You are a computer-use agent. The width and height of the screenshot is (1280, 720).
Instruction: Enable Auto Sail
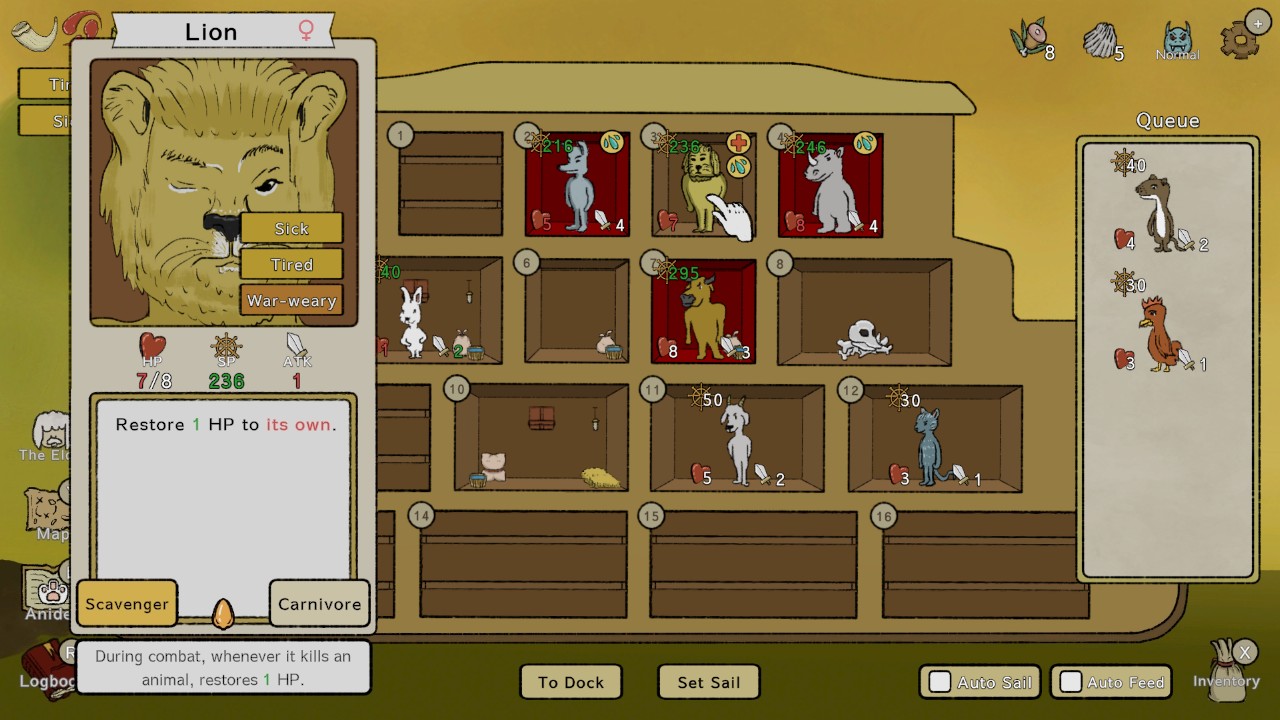939,682
